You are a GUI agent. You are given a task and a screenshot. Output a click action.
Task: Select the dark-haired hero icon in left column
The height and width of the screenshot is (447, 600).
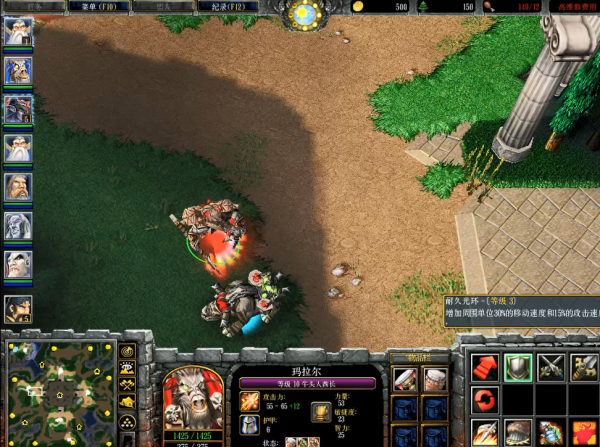pyautogui.click(x=18, y=308)
